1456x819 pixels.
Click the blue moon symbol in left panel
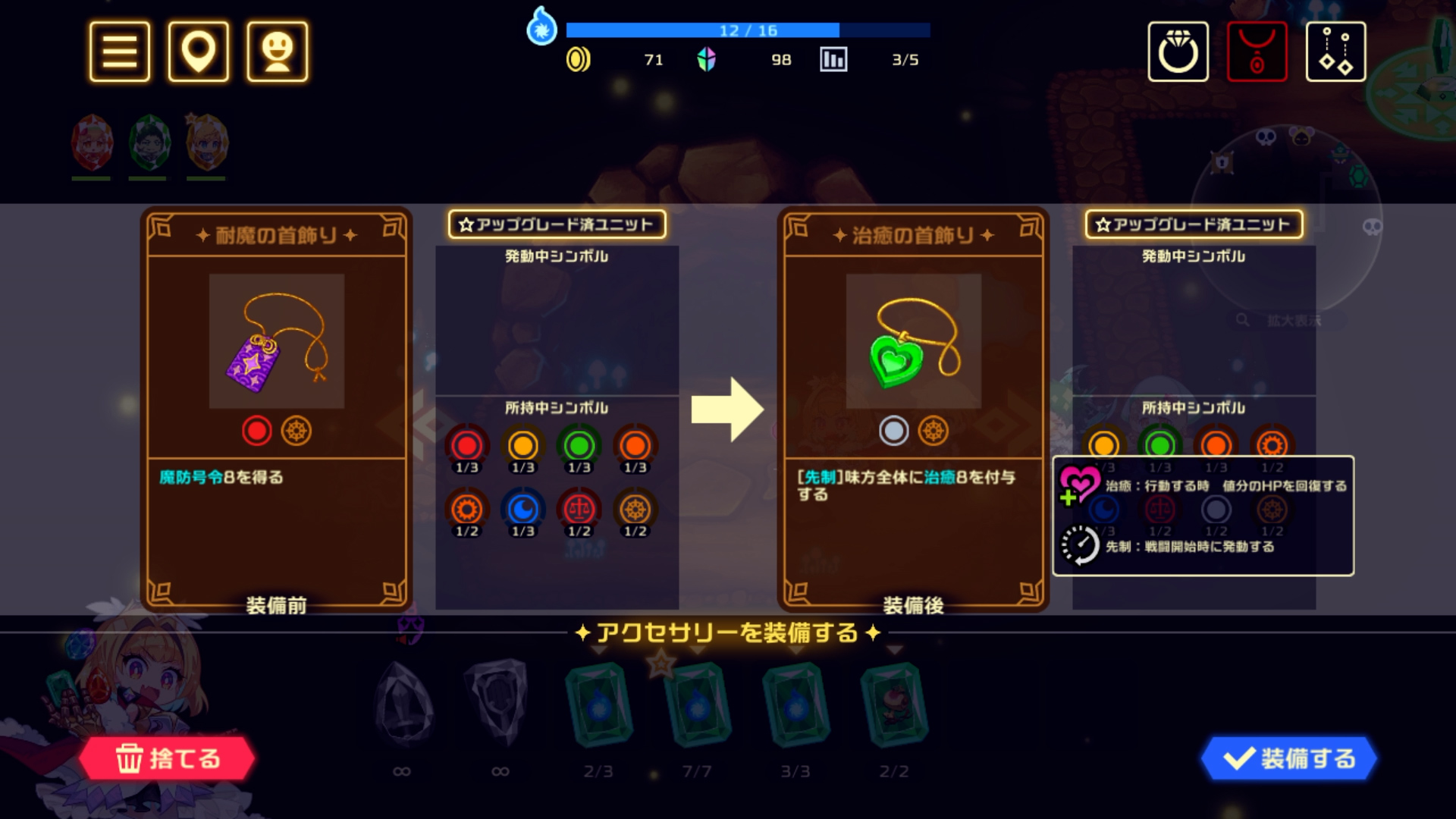tap(523, 510)
